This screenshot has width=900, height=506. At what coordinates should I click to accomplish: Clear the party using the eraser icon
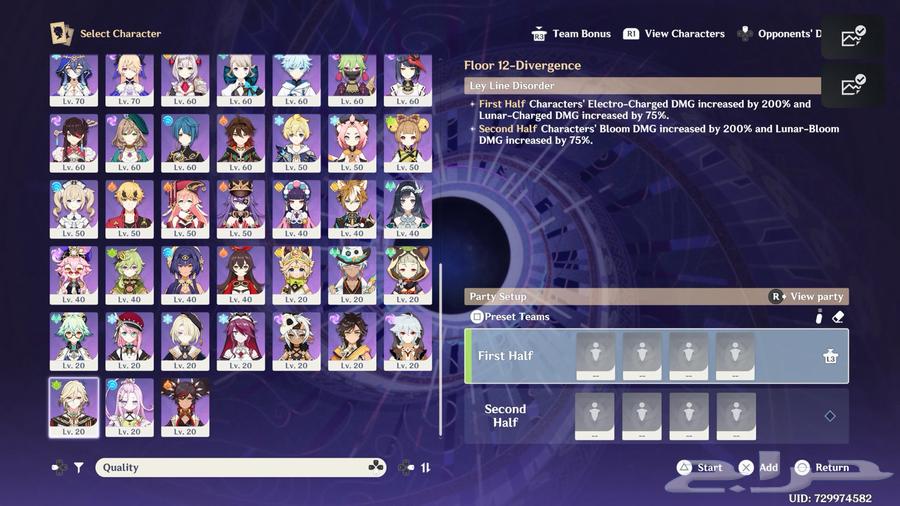click(838, 317)
